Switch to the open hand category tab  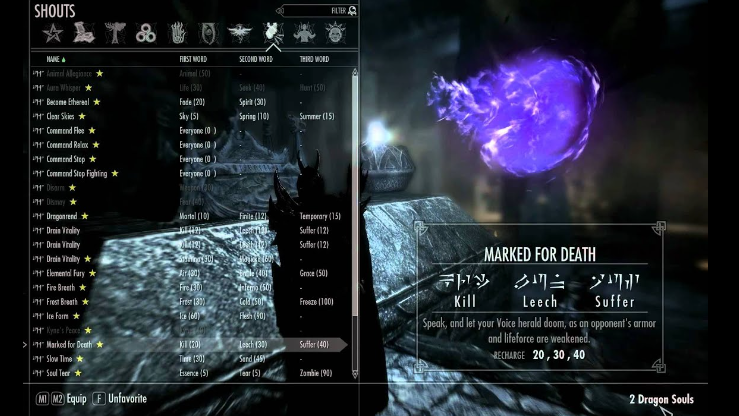point(178,34)
